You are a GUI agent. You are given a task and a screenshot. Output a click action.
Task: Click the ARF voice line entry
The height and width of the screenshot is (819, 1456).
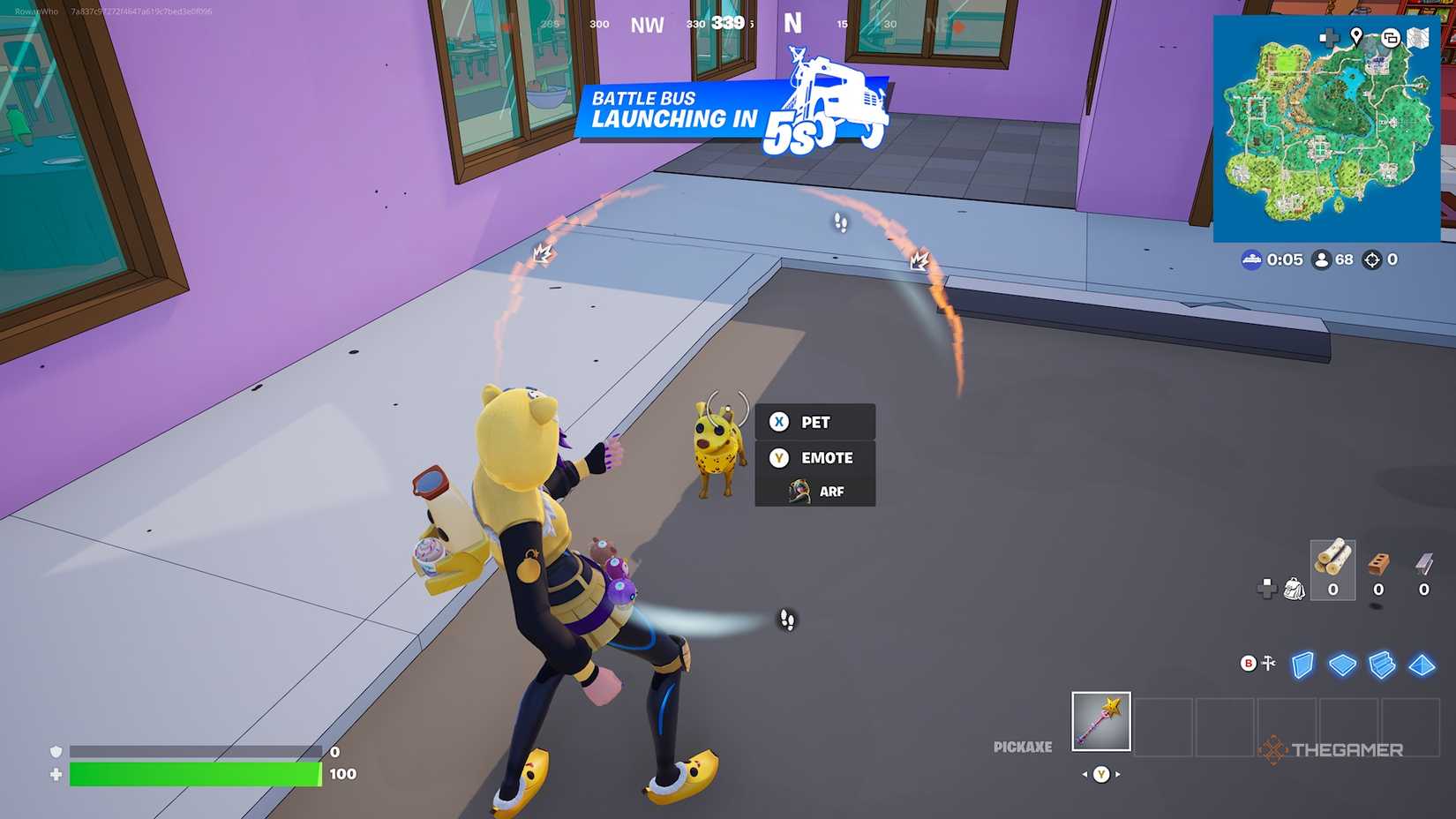(829, 492)
